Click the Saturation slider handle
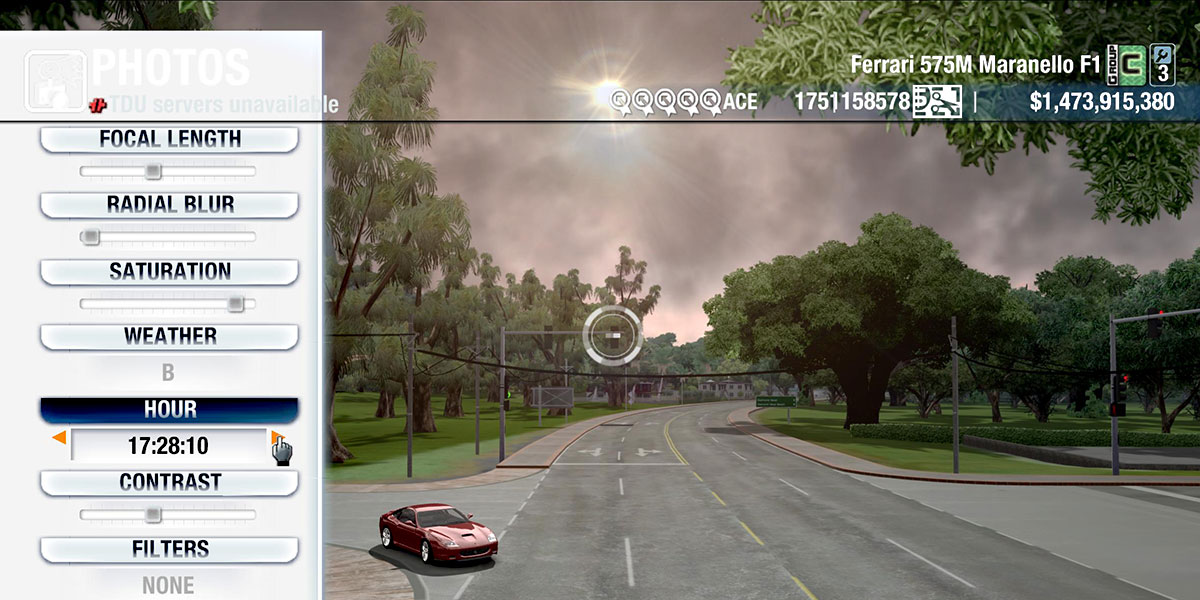1200x600 pixels. click(235, 303)
